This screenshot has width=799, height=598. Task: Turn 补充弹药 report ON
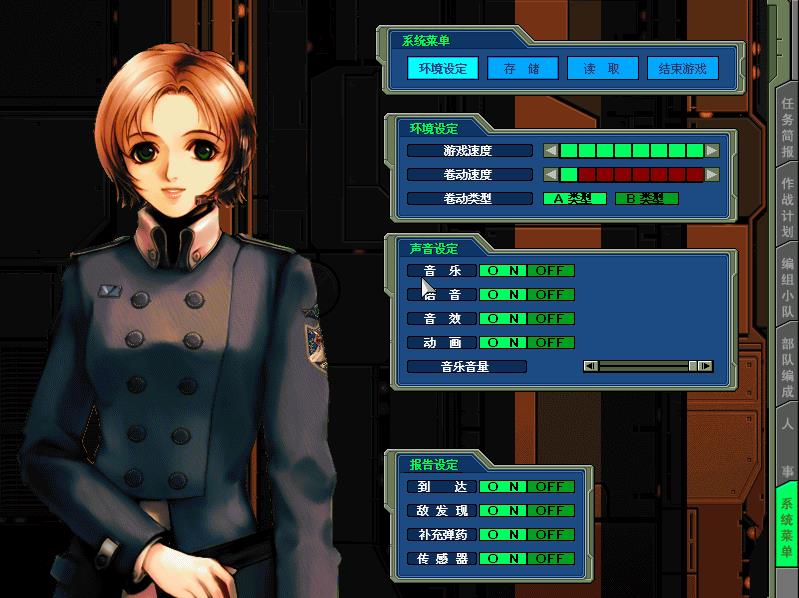point(503,535)
